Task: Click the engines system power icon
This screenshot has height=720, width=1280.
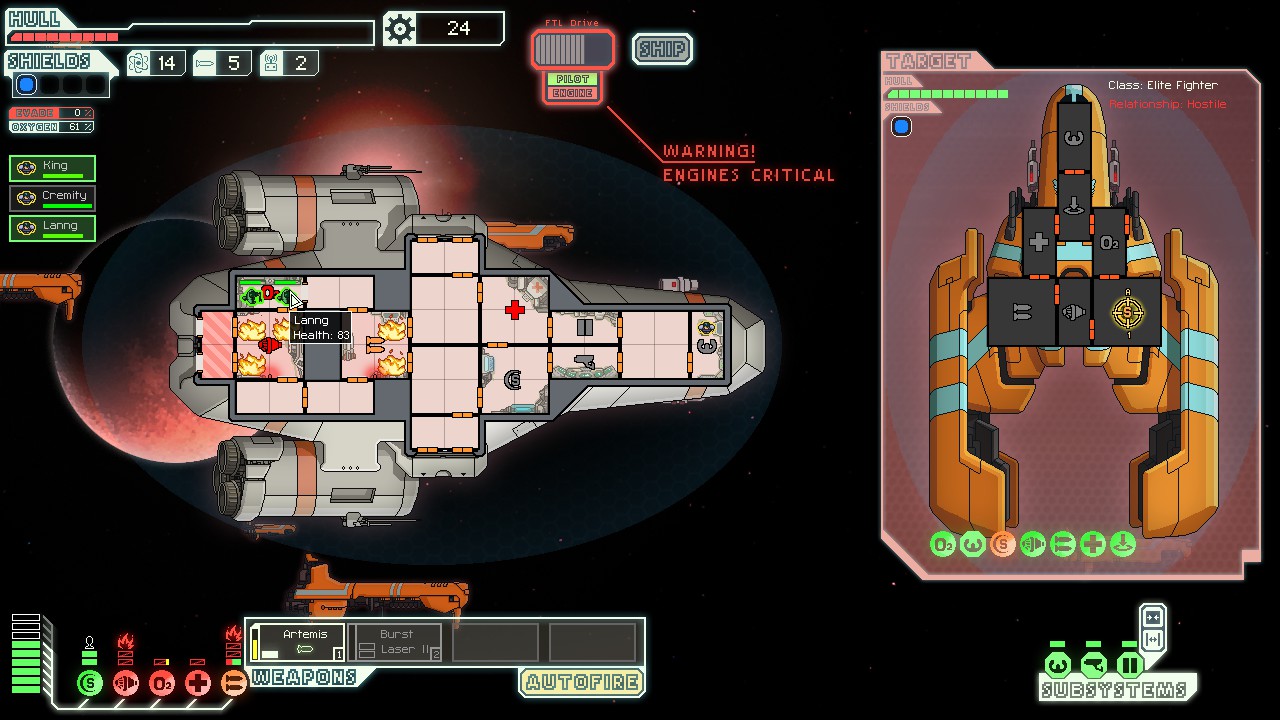Action: point(126,684)
